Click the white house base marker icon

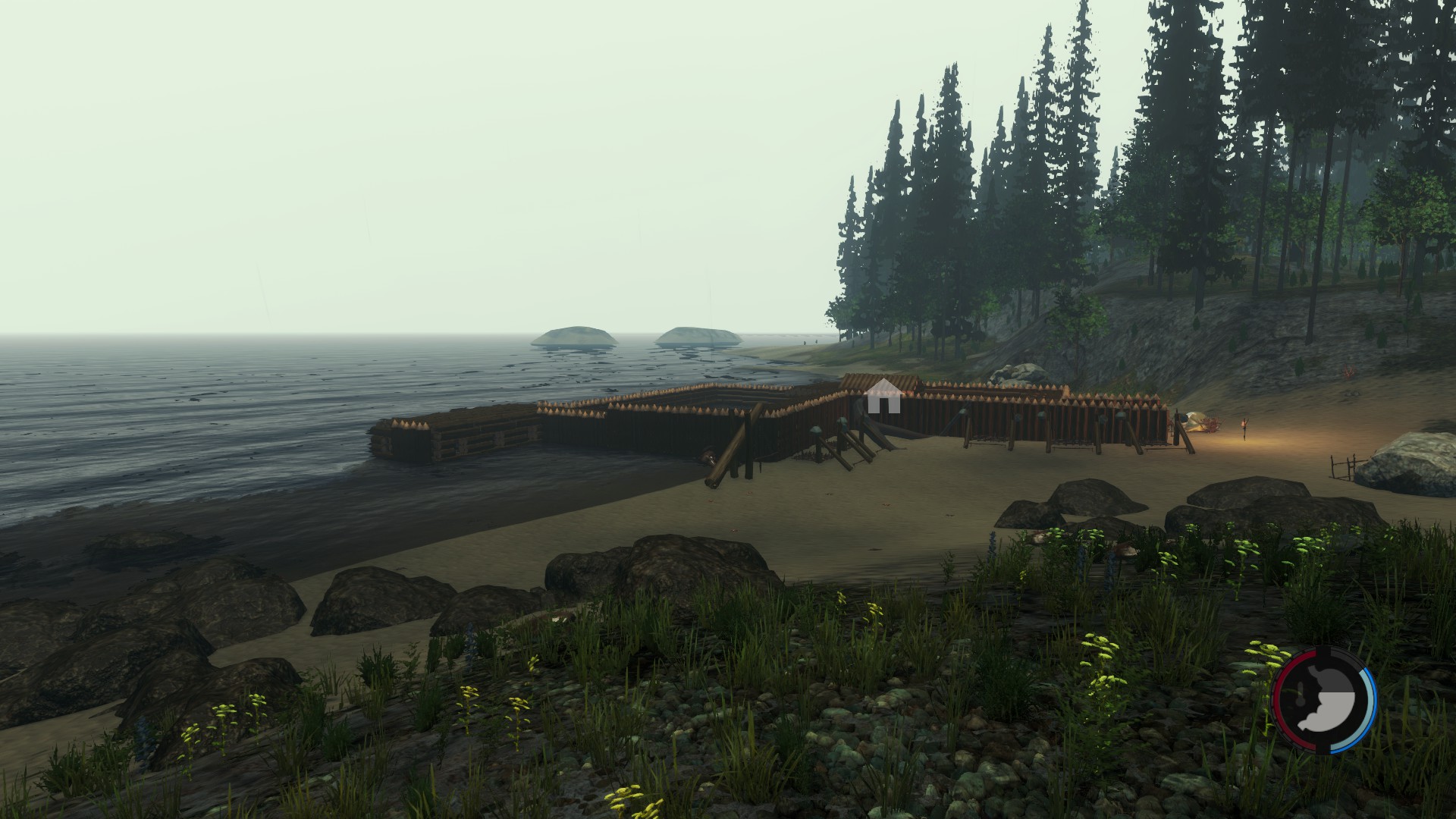pos(883,397)
